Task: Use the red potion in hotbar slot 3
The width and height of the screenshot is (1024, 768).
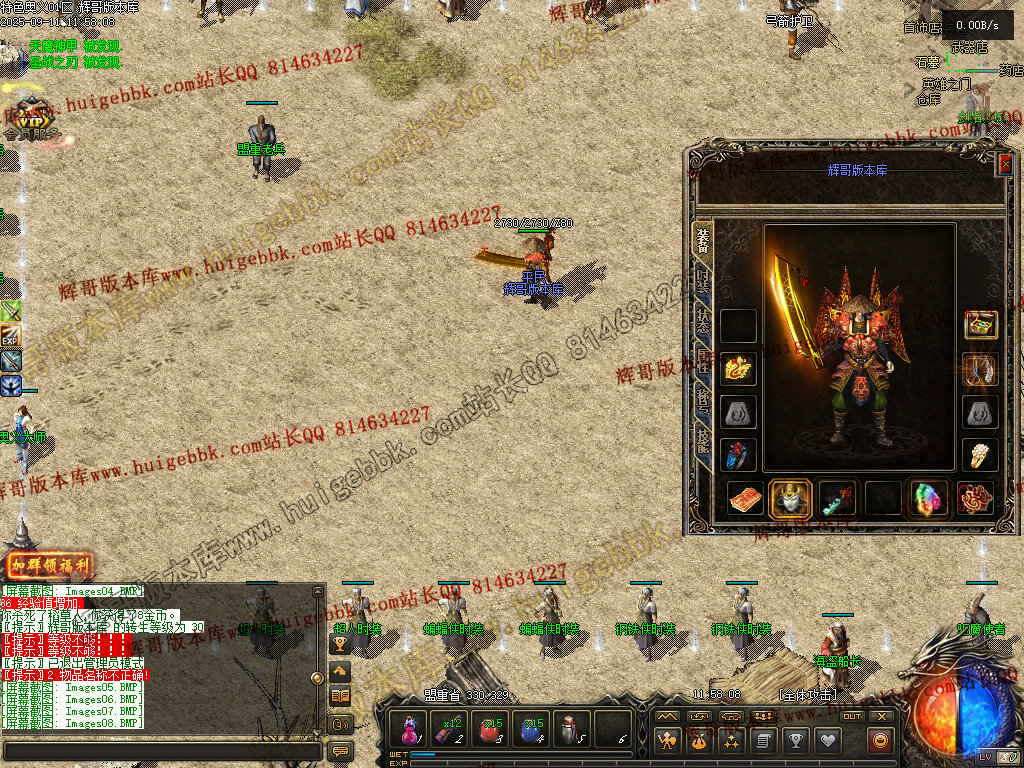Action: point(490,729)
